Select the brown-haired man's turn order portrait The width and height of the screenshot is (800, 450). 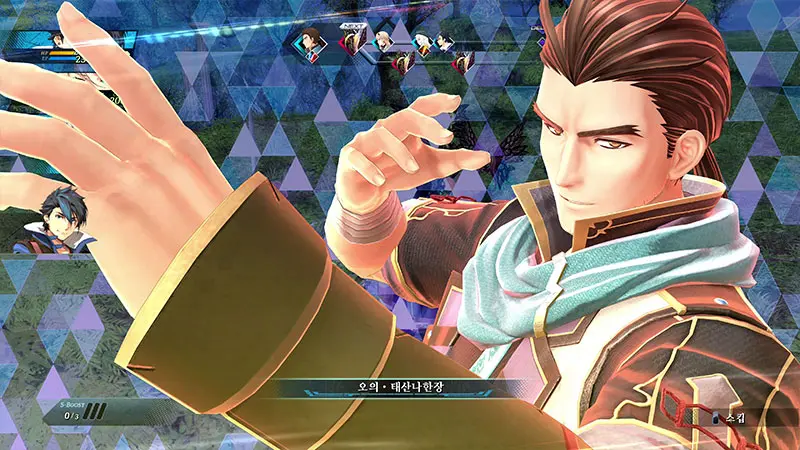312,41
